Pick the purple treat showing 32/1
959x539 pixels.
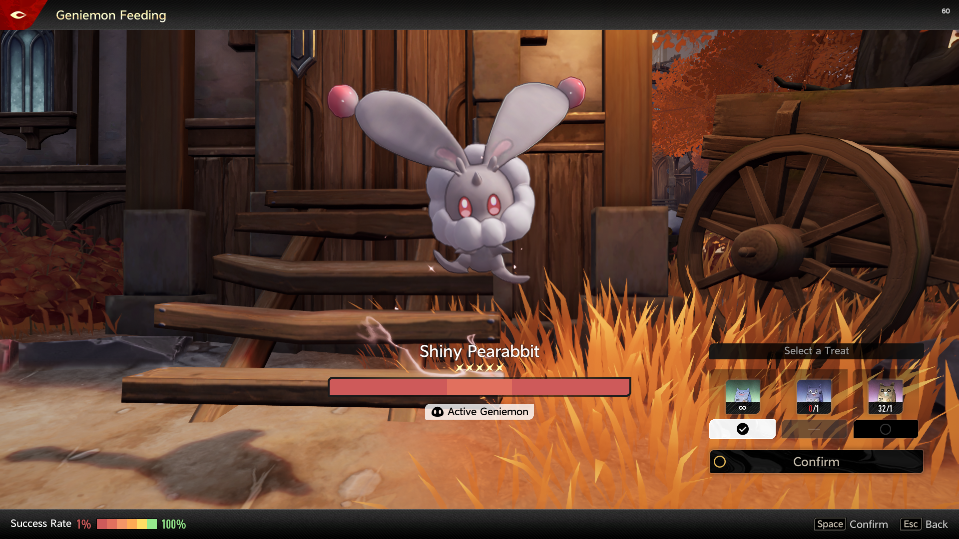pyautogui.click(x=885, y=395)
